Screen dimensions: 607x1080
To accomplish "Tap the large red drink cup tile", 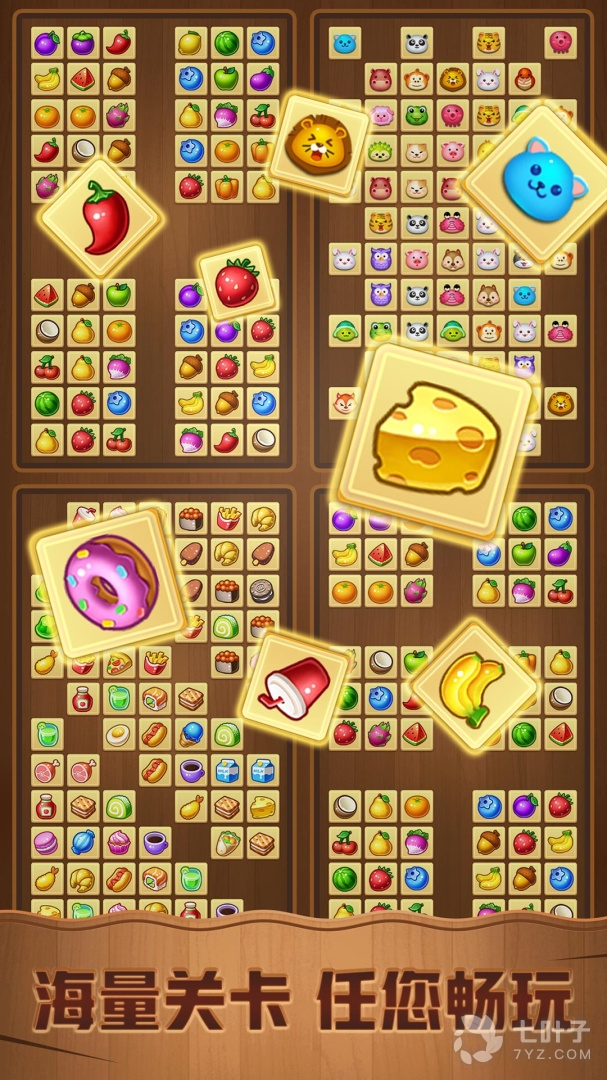I will (x=294, y=684).
